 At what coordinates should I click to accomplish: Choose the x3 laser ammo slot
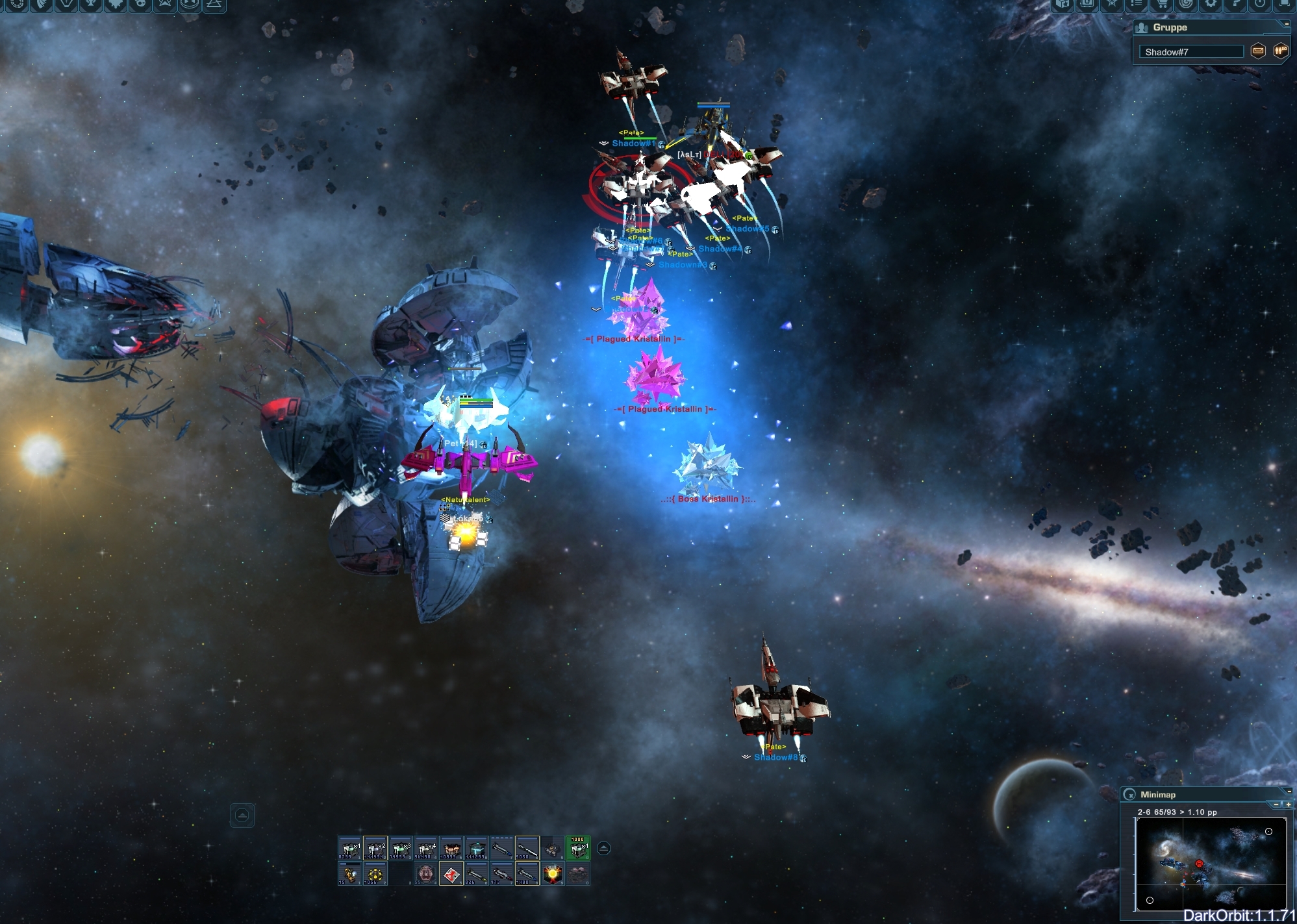coord(400,848)
